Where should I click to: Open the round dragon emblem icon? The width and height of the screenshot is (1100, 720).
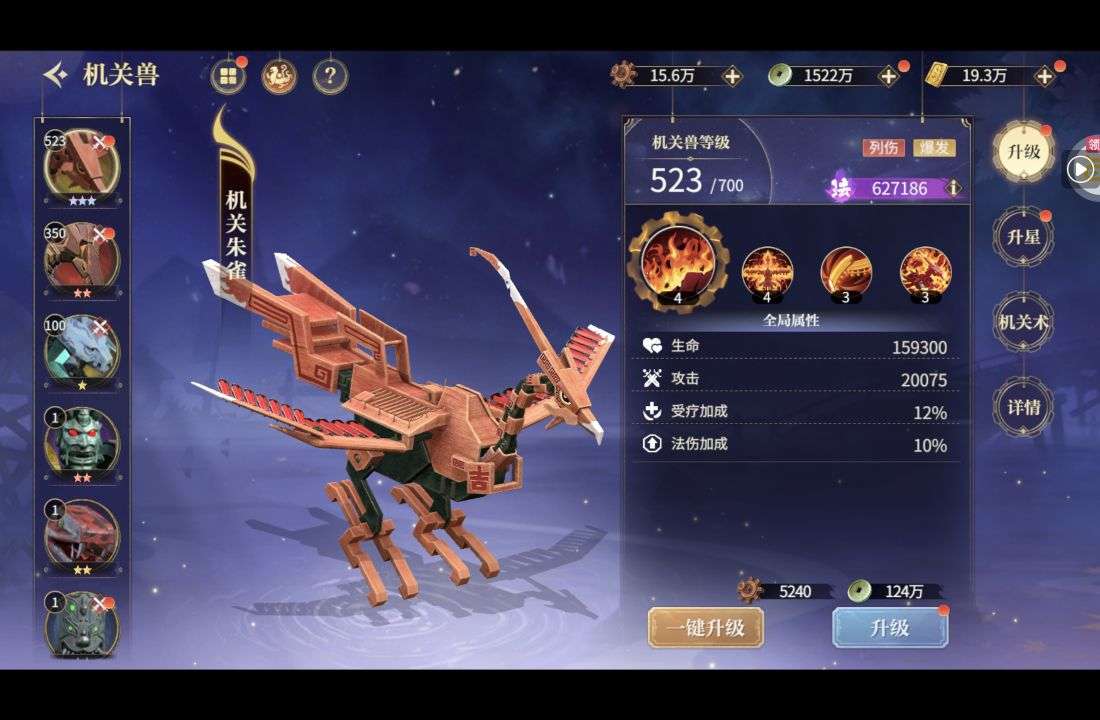click(279, 76)
